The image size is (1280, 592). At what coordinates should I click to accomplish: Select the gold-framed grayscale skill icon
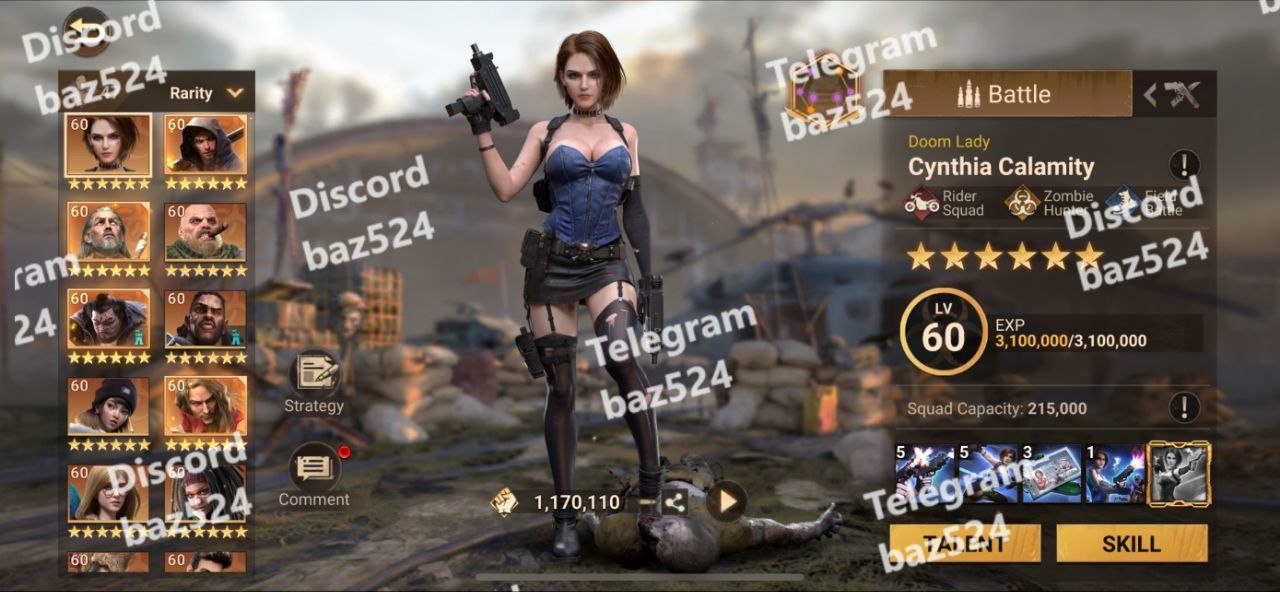(x=1178, y=474)
